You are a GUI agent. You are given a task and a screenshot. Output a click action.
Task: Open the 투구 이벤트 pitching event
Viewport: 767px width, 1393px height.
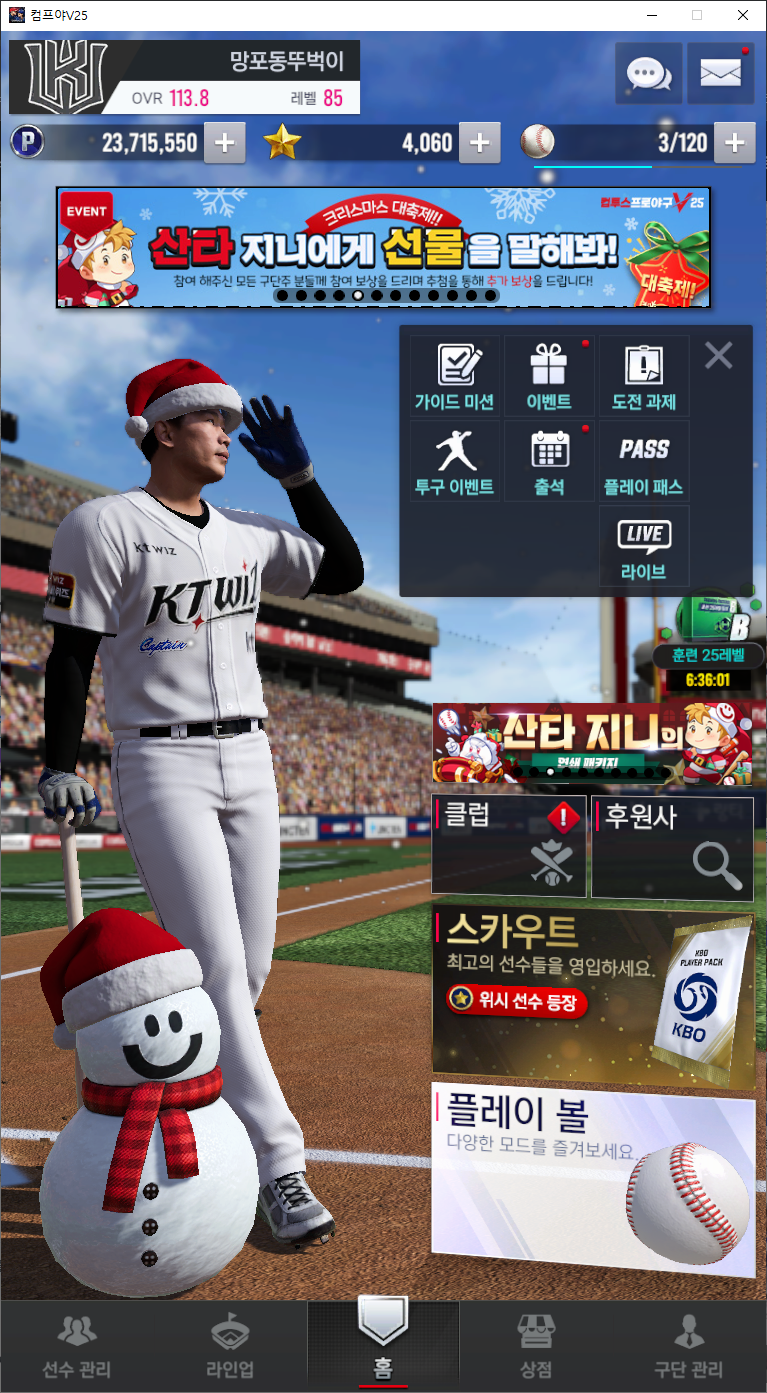pos(455,461)
